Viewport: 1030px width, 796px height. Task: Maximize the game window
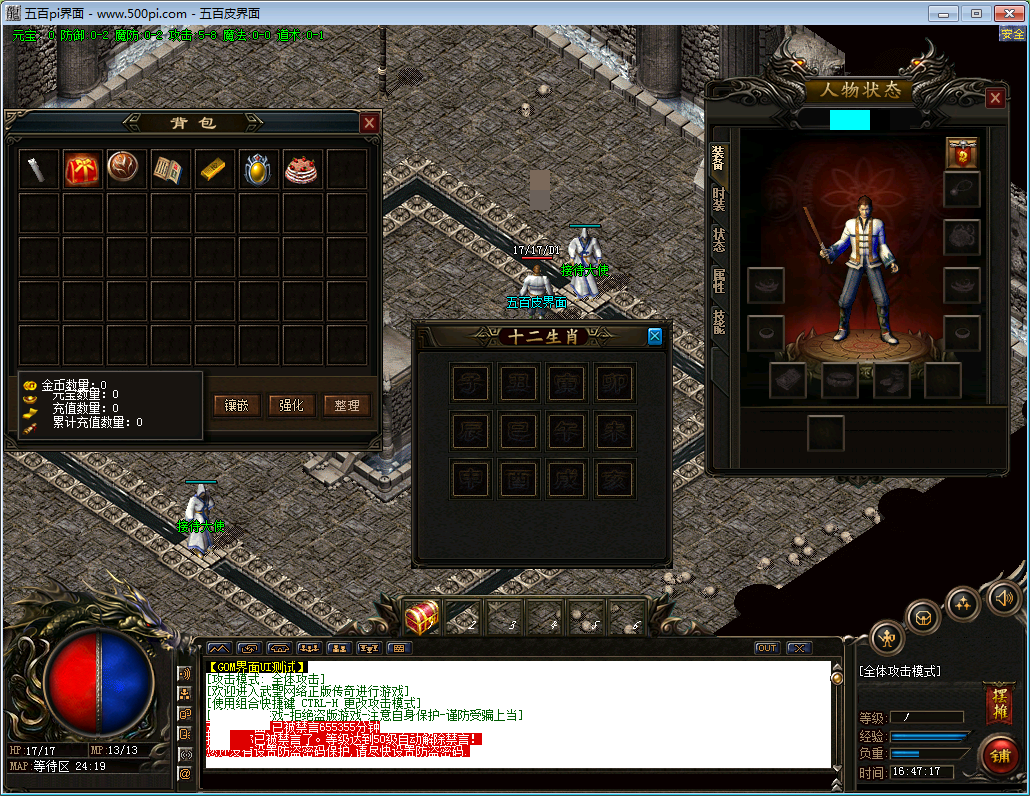976,13
